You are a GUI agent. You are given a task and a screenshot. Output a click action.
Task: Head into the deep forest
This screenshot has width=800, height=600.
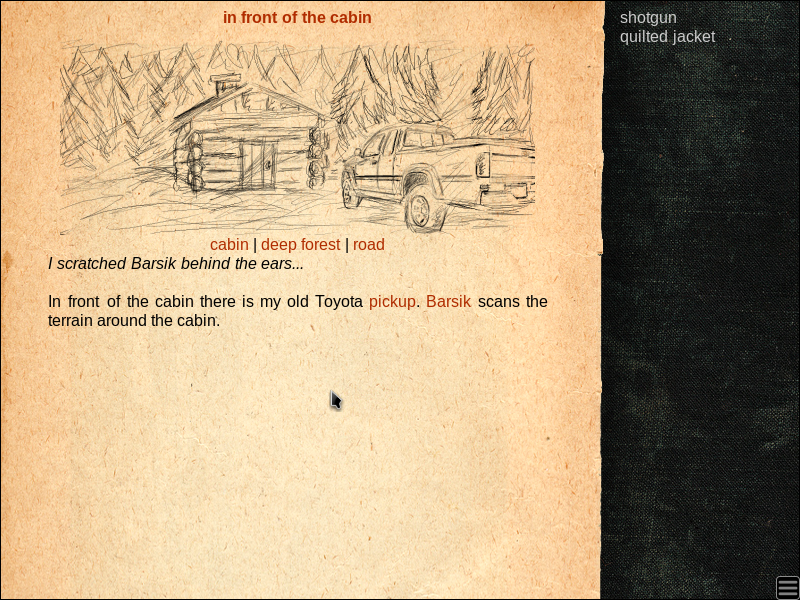coord(300,245)
